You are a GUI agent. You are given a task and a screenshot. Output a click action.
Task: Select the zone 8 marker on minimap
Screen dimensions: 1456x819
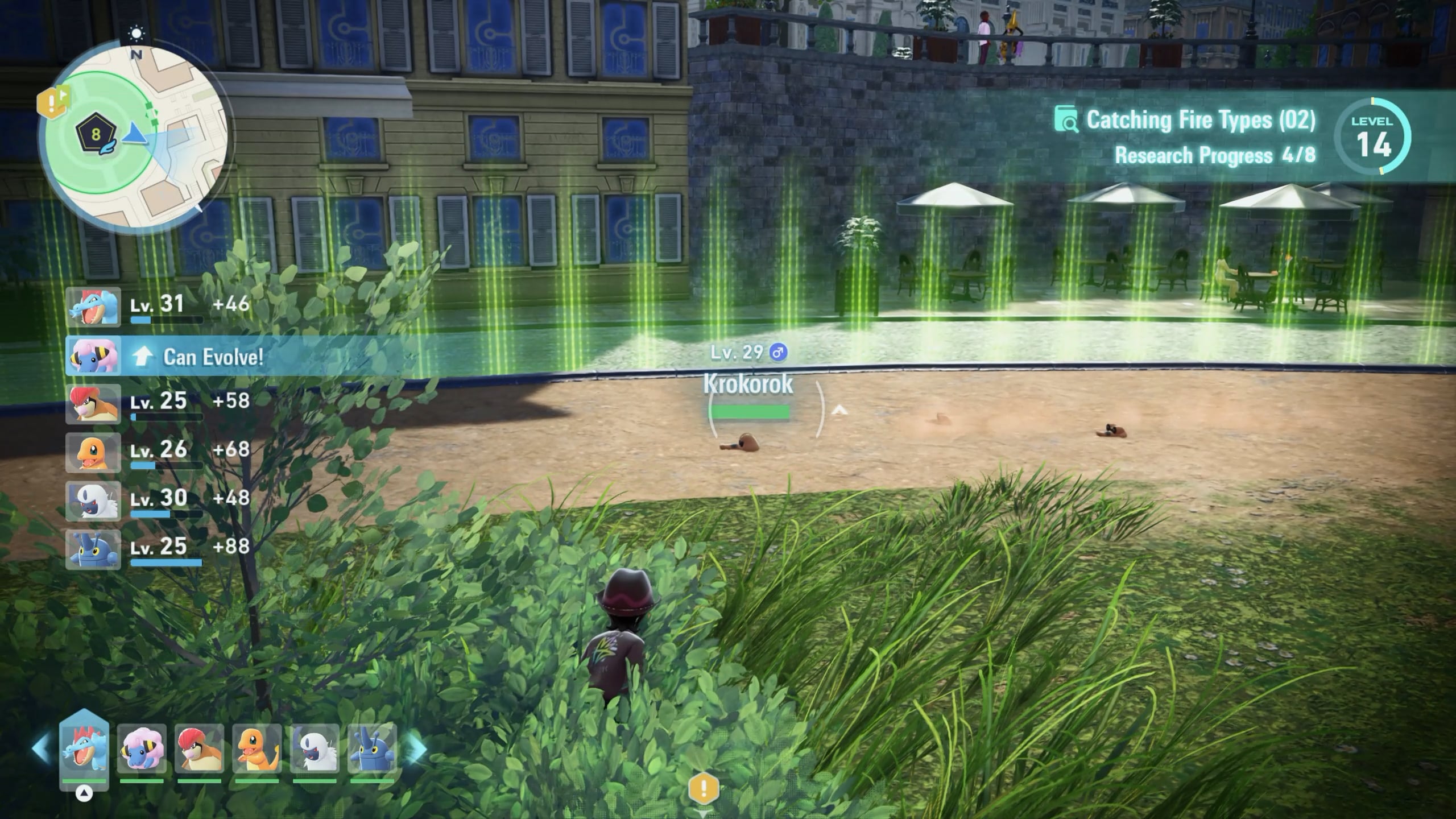(96, 135)
